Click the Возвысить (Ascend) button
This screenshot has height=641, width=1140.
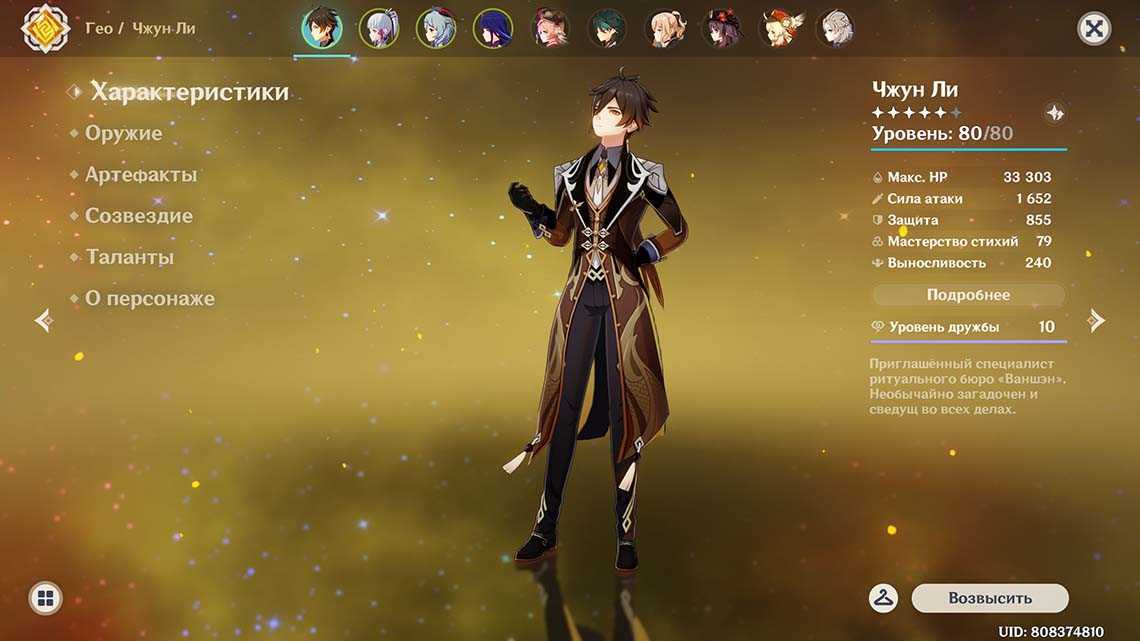pos(989,598)
